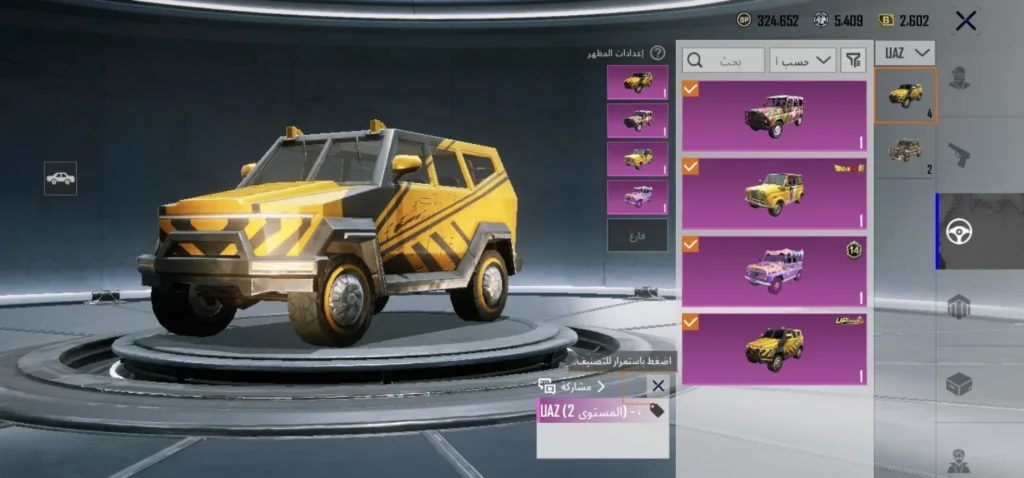The width and height of the screenshot is (1024, 478).
Task: Open the pistol weapons tab
Action: (959, 154)
